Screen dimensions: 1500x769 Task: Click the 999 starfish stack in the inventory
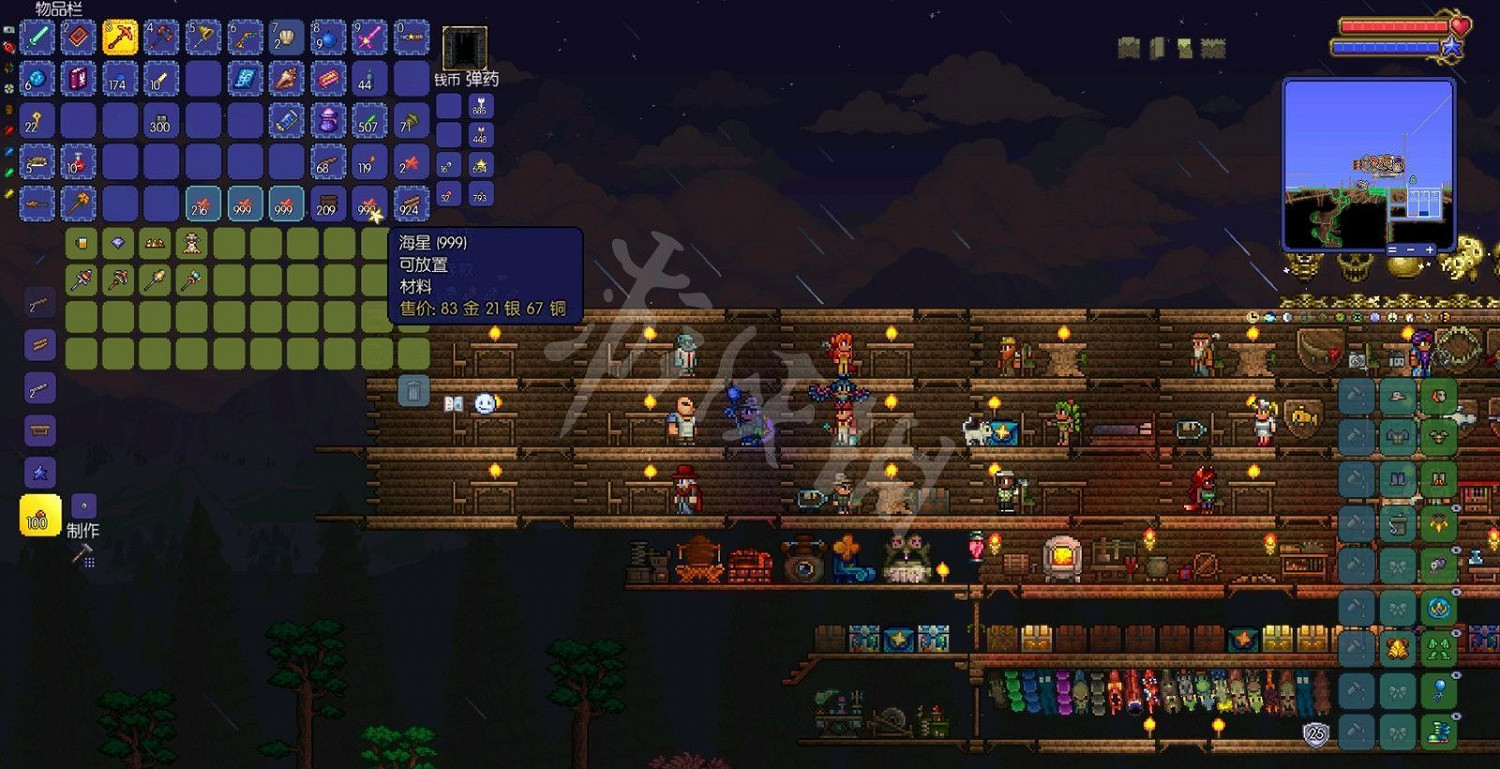368,204
